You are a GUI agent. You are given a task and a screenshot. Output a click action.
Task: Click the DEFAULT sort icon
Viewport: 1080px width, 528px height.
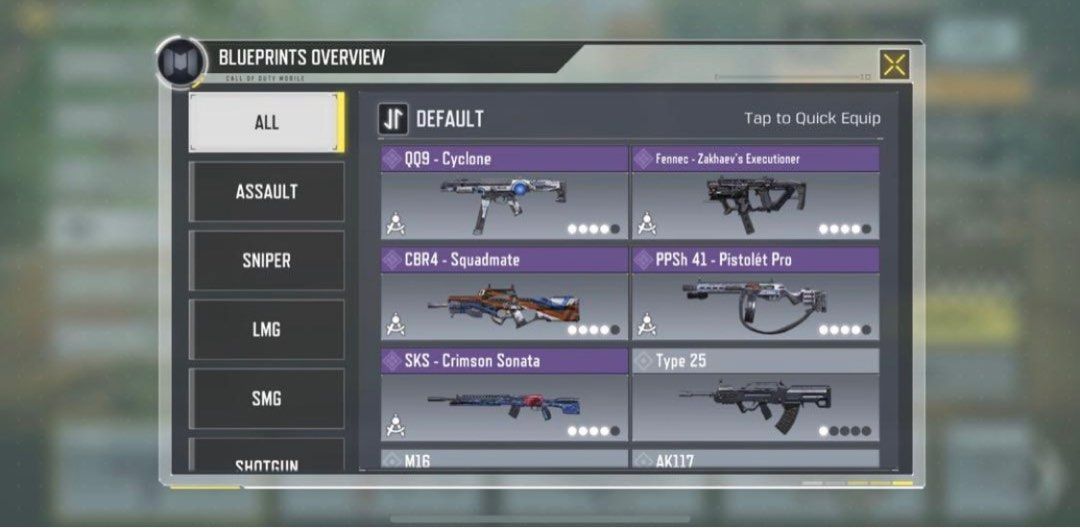[393, 119]
